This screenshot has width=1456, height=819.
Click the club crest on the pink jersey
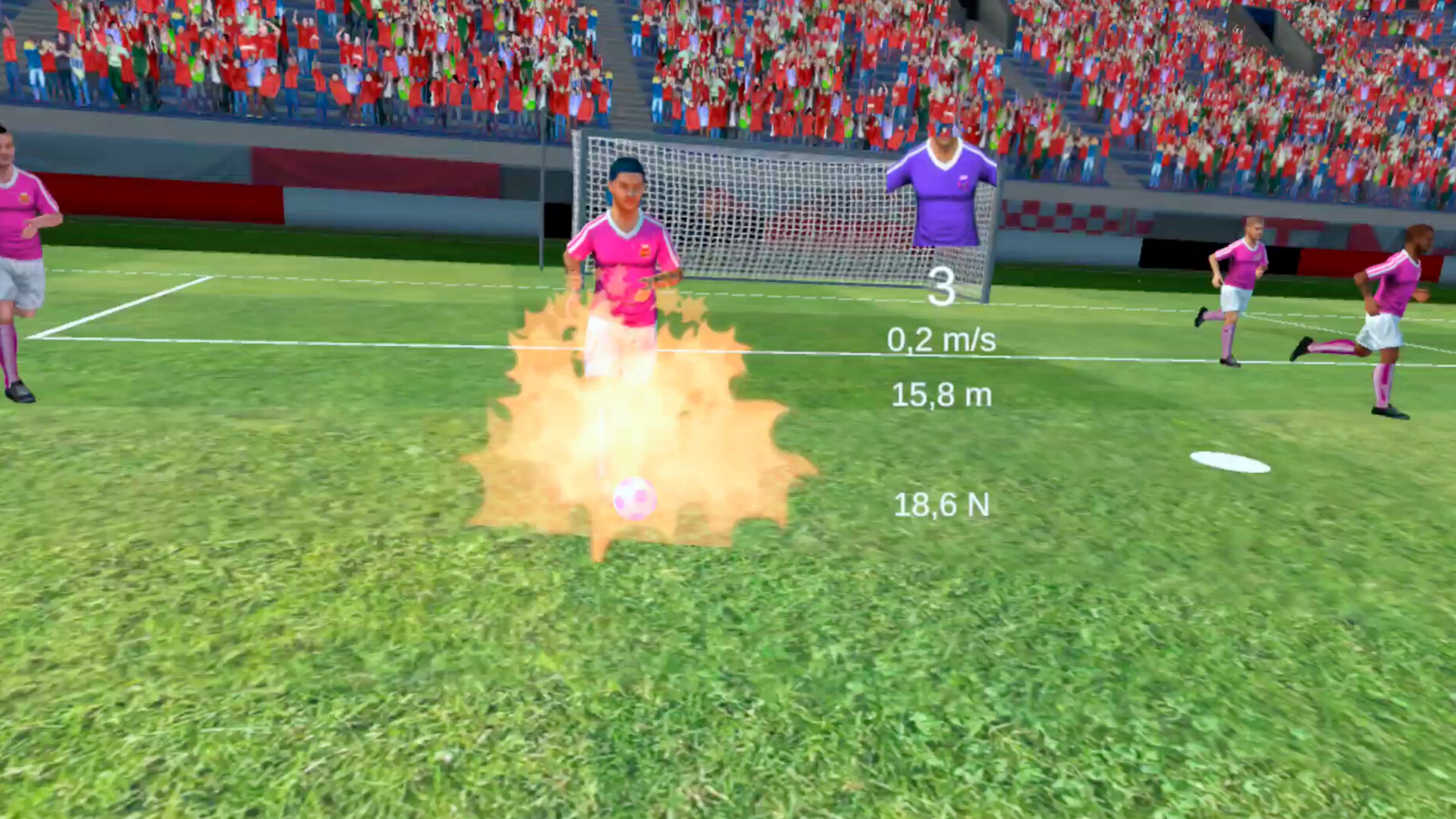tap(646, 252)
